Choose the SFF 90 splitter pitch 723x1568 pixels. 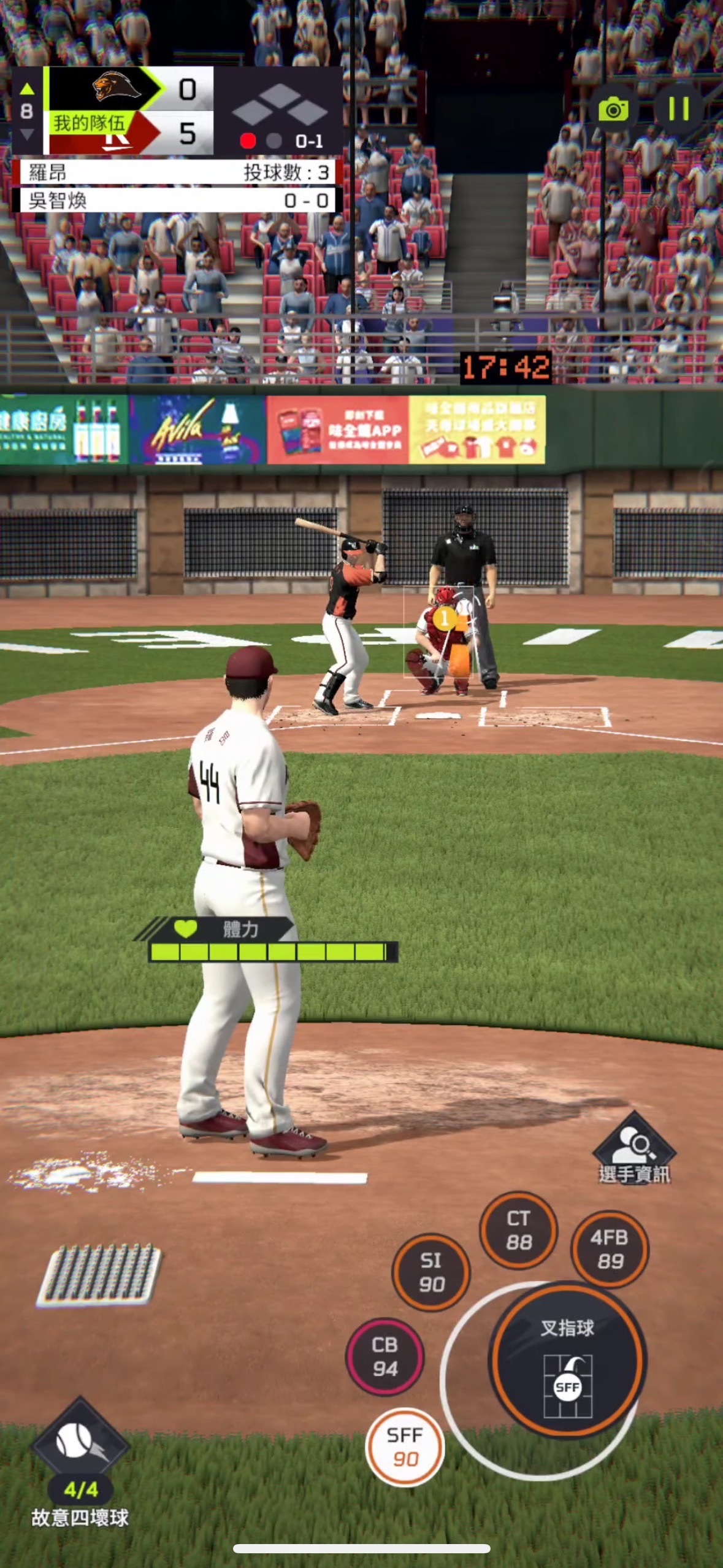405,1447
